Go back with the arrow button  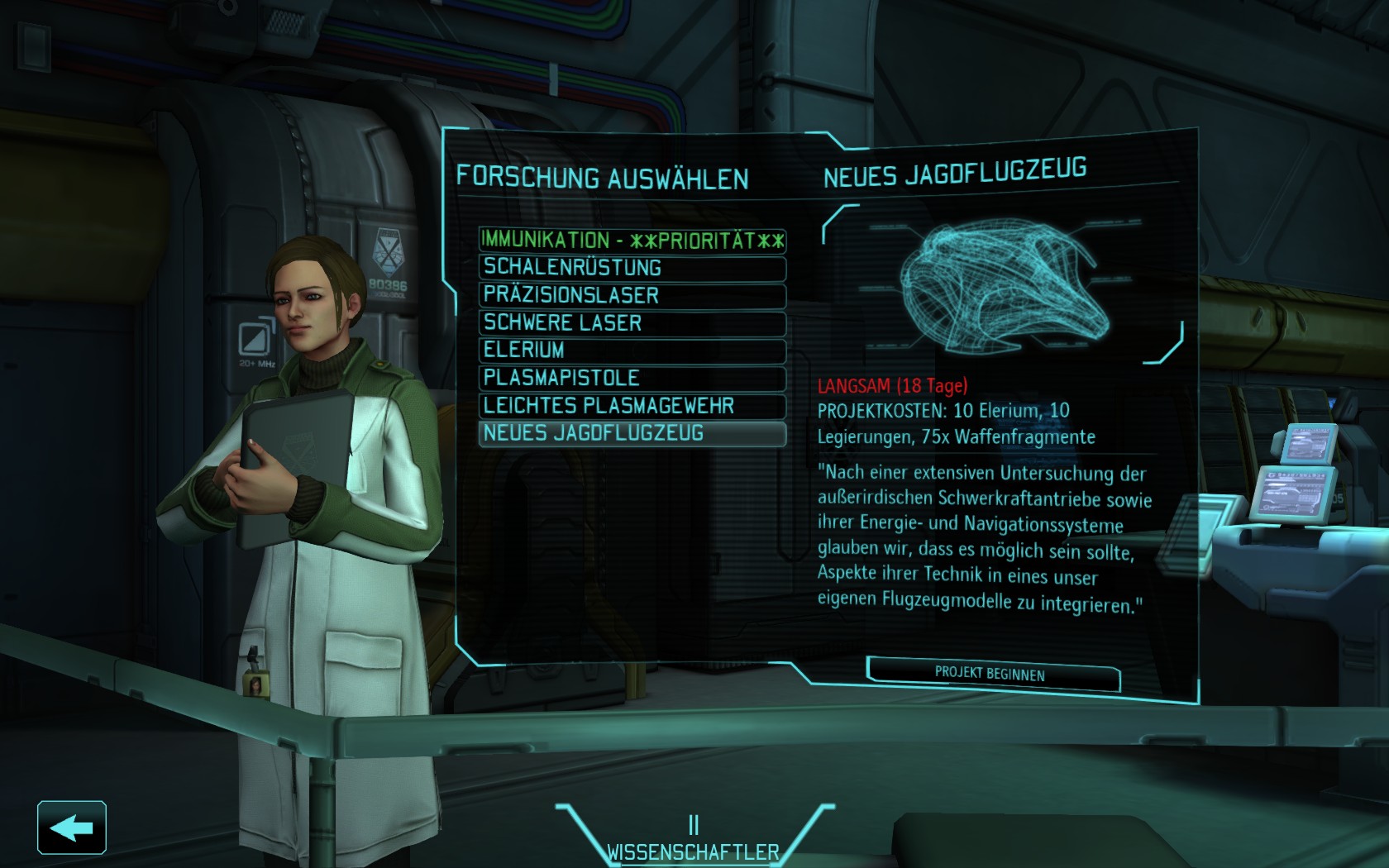(x=72, y=827)
